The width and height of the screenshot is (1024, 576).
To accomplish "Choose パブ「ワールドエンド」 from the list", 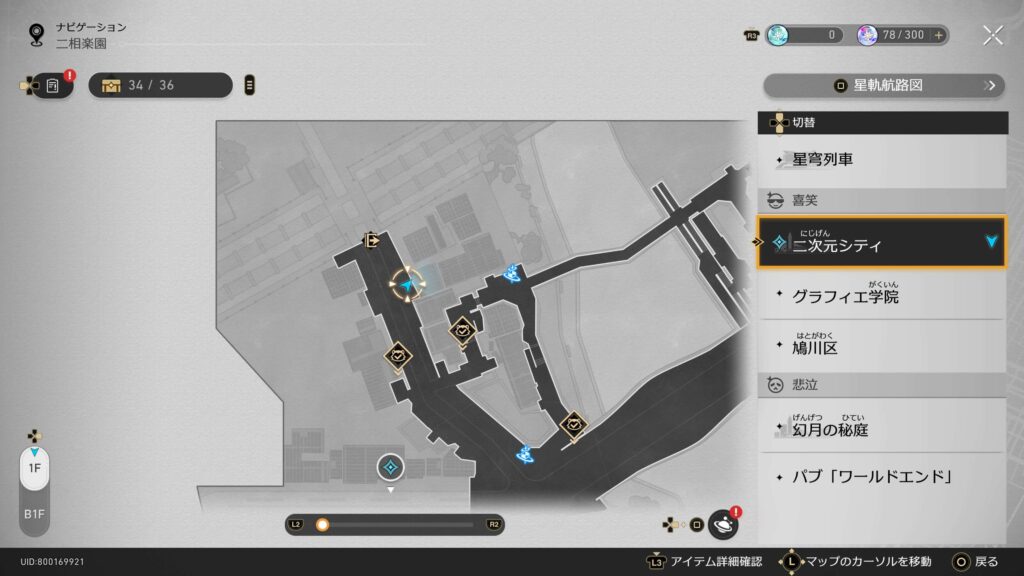I will pyautogui.click(x=880, y=476).
